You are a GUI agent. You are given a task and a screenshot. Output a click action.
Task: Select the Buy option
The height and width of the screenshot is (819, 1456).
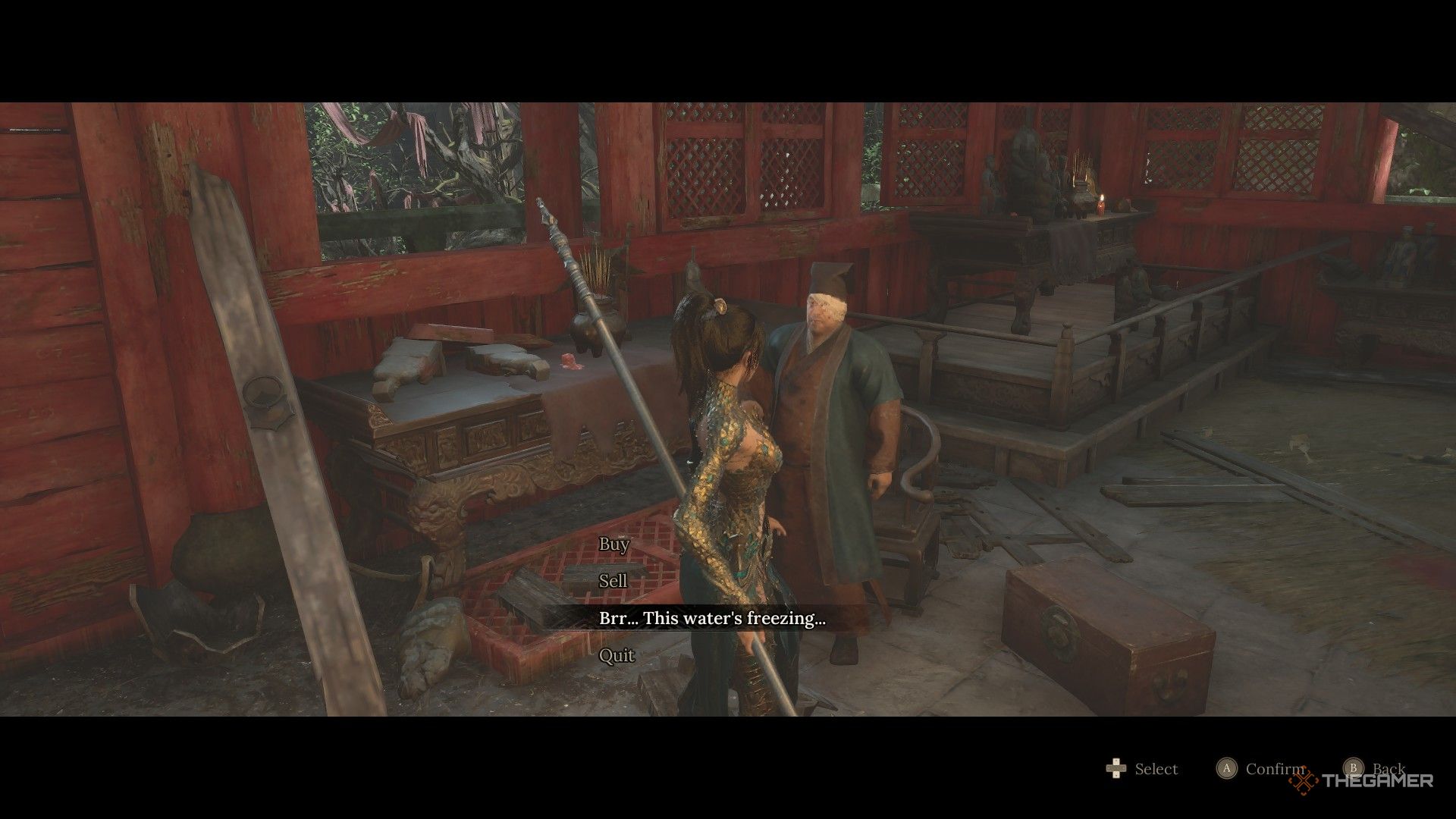(613, 544)
